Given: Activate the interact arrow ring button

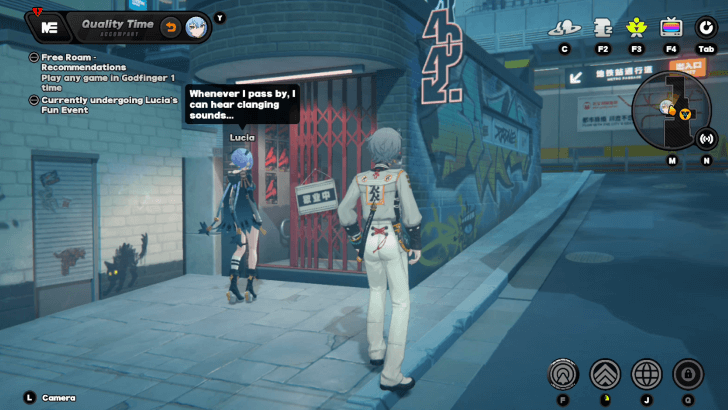Looking at the screenshot, I should pos(563,374).
